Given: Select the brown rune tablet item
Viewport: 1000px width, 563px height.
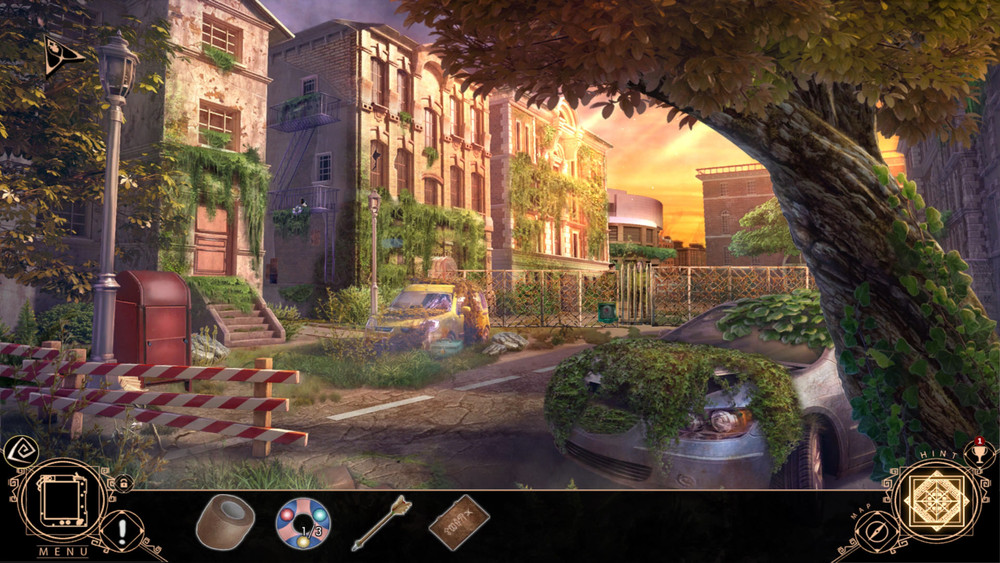Looking at the screenshot, I should pyautogui.click(x=459, y=522).
